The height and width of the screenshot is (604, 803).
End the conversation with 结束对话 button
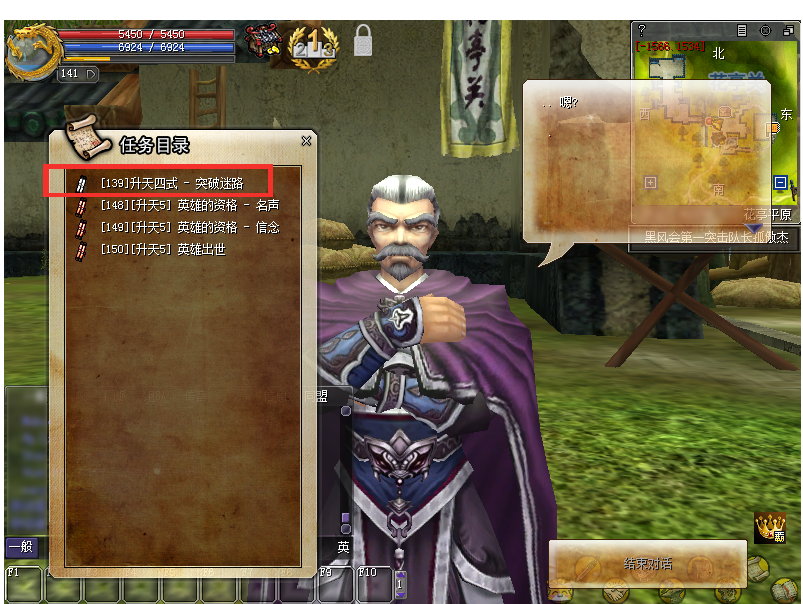click(647, 564)
